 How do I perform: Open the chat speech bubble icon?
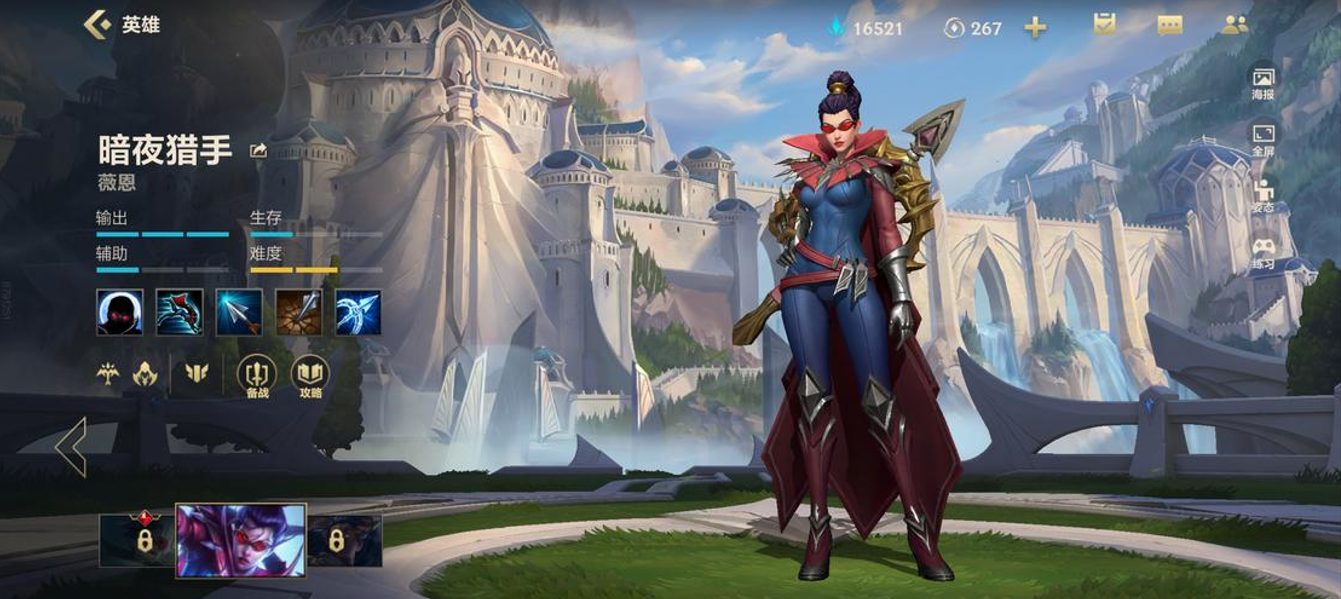pos(1170,26)
